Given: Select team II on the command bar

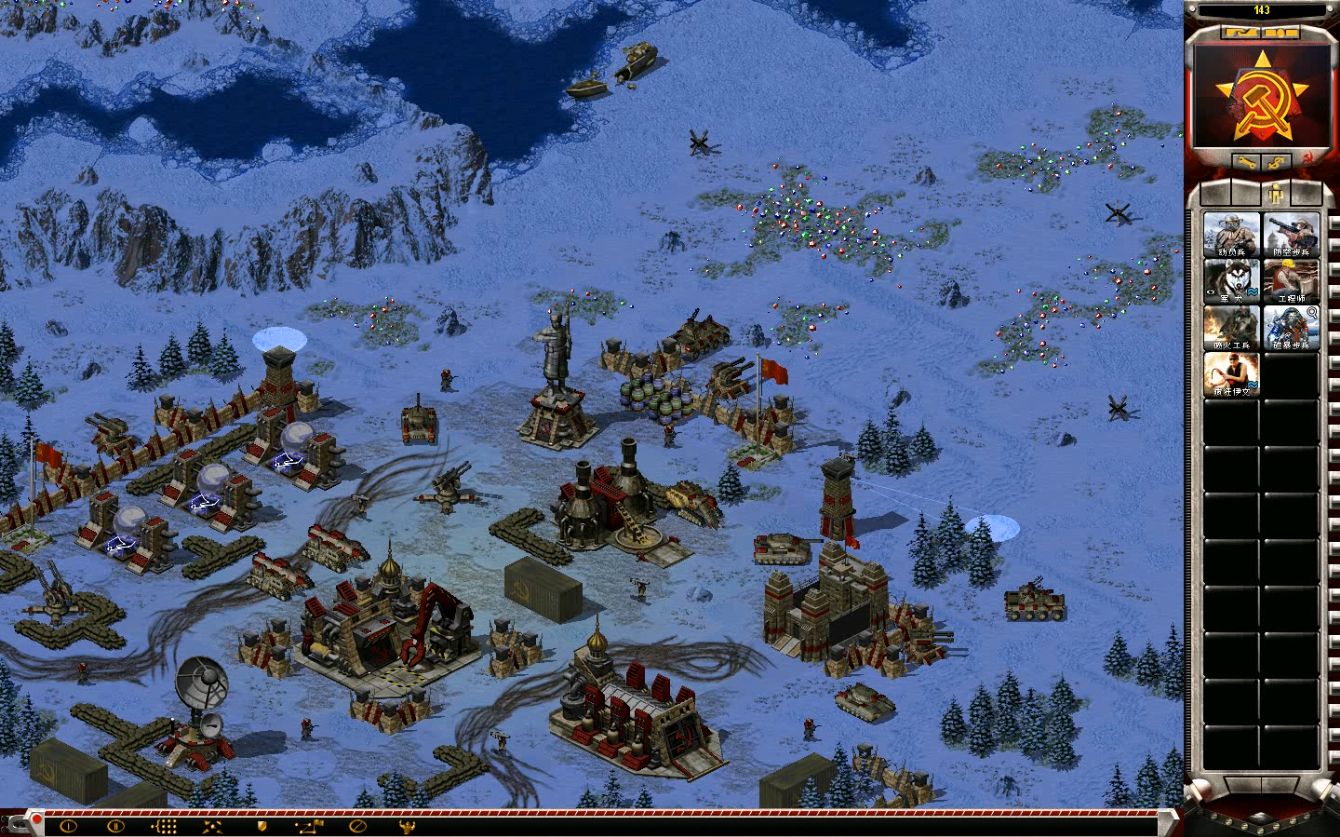Looking at the screenshot, I should point(116,827).
